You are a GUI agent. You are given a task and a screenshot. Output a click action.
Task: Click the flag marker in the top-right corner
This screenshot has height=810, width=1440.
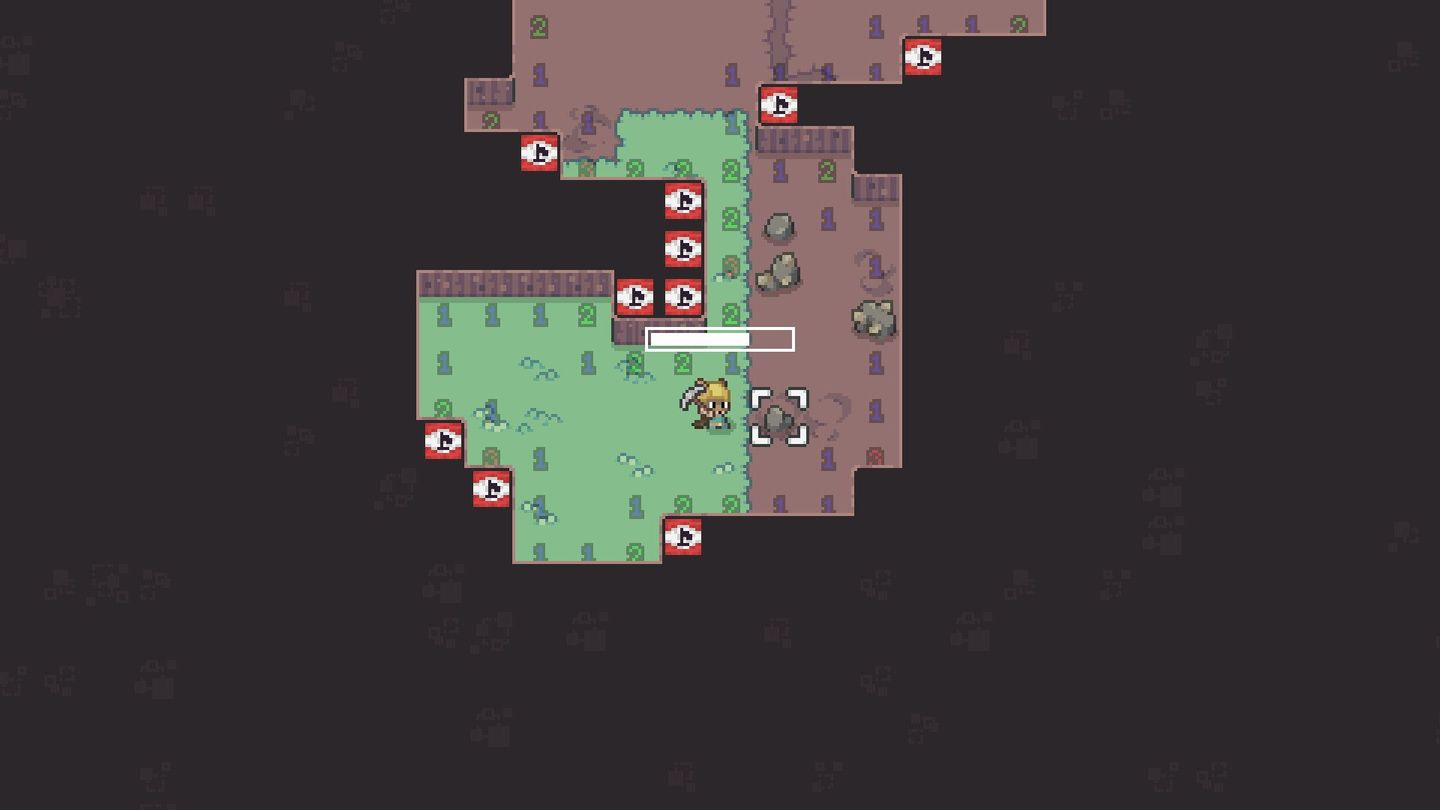[x=925, y=58]
